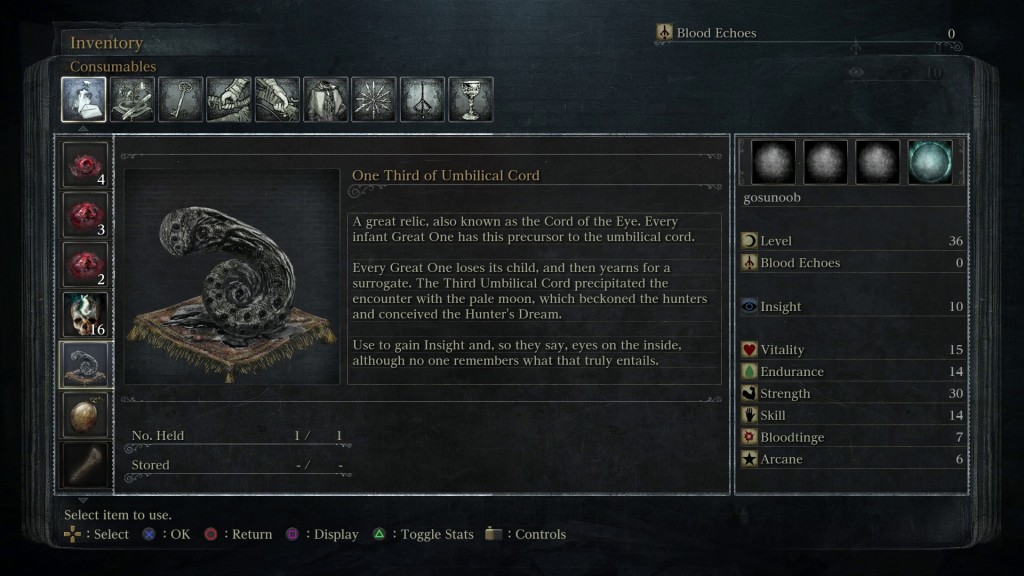The width and height of the screenshot is (1024, 576).
Task: Select the red item stack of 2
Action: click(x=85, y=264)
